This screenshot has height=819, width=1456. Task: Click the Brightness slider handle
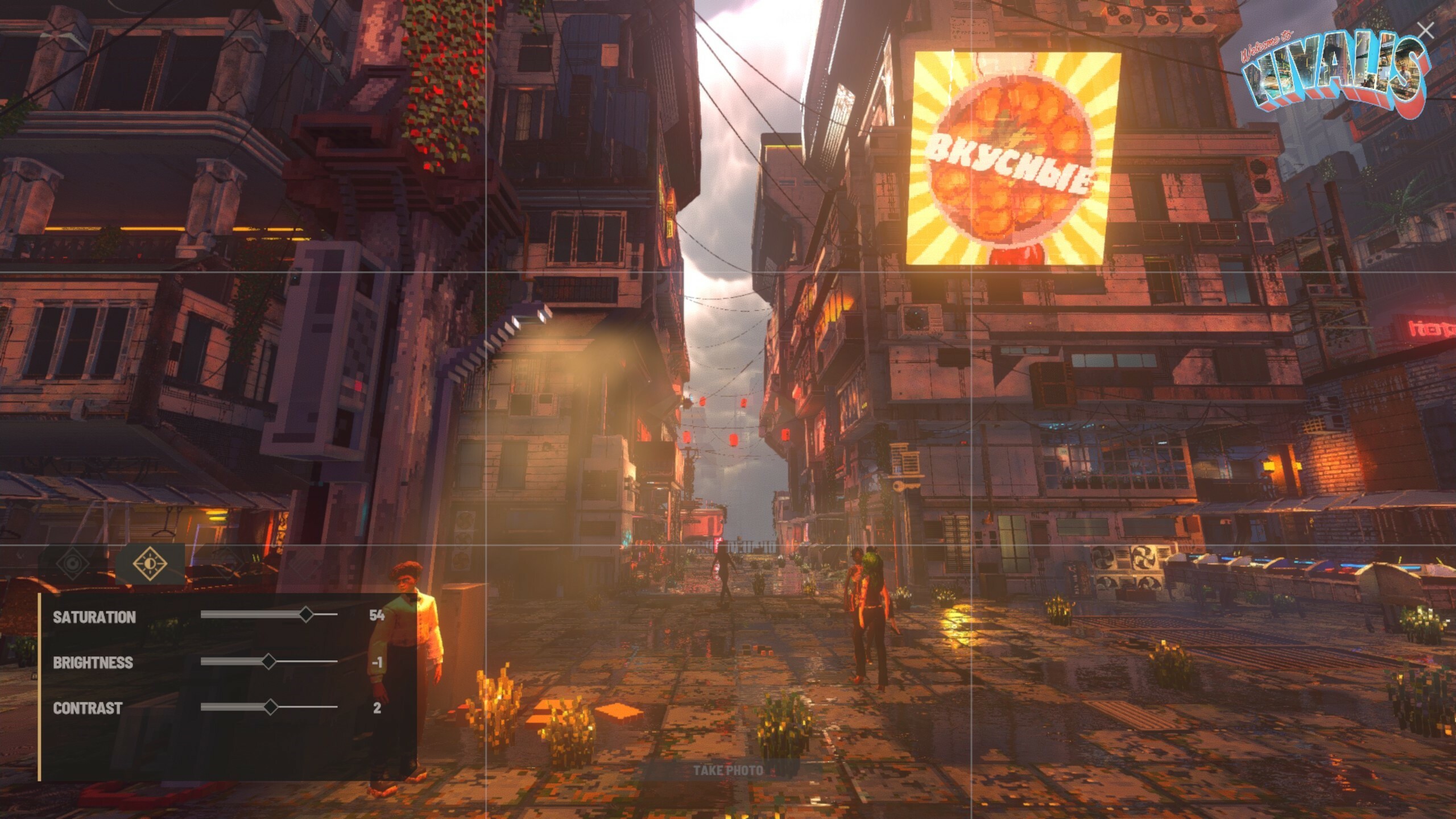(x=269, y=661)
